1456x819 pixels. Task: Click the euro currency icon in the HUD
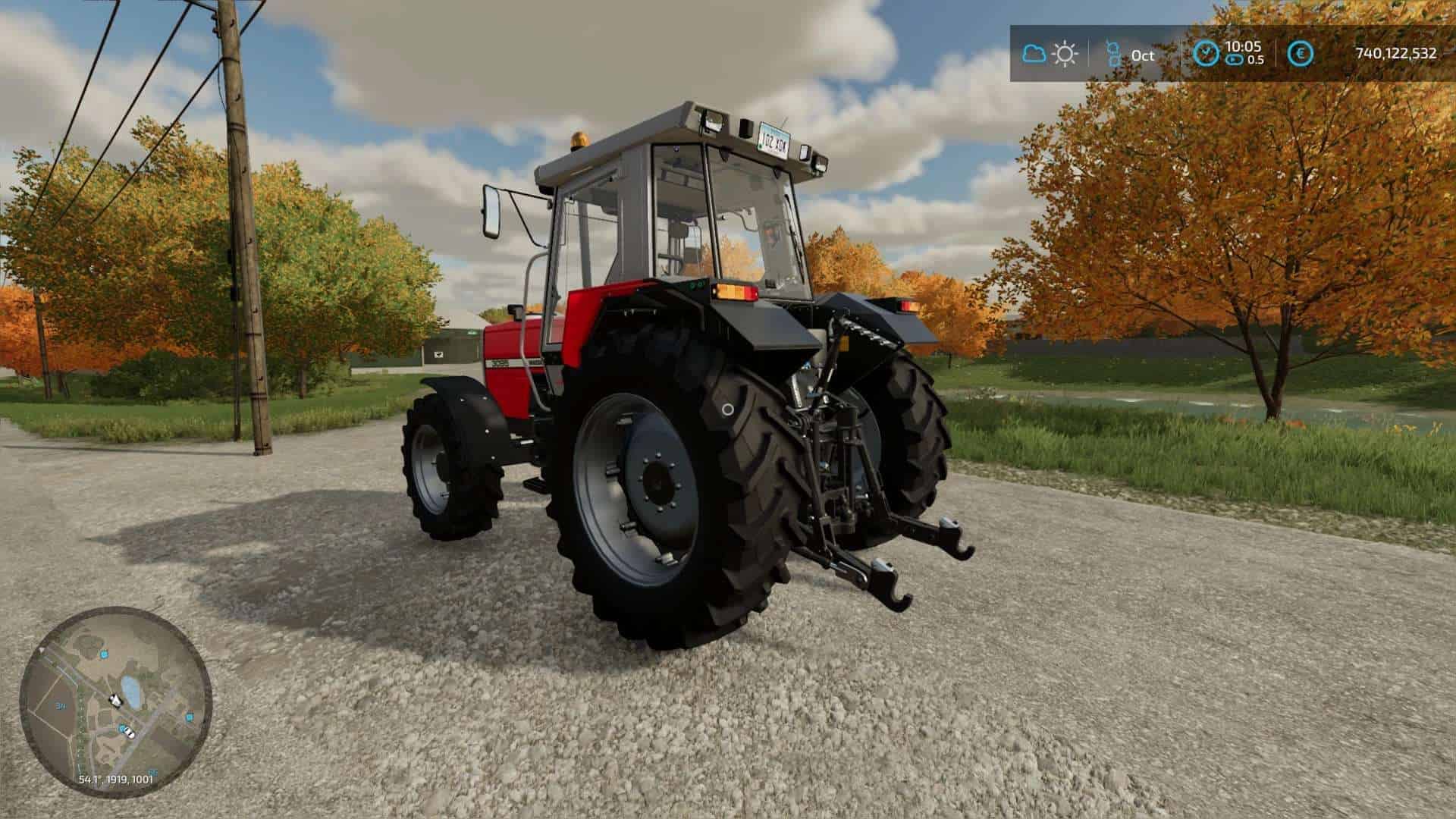point(1301,53)
